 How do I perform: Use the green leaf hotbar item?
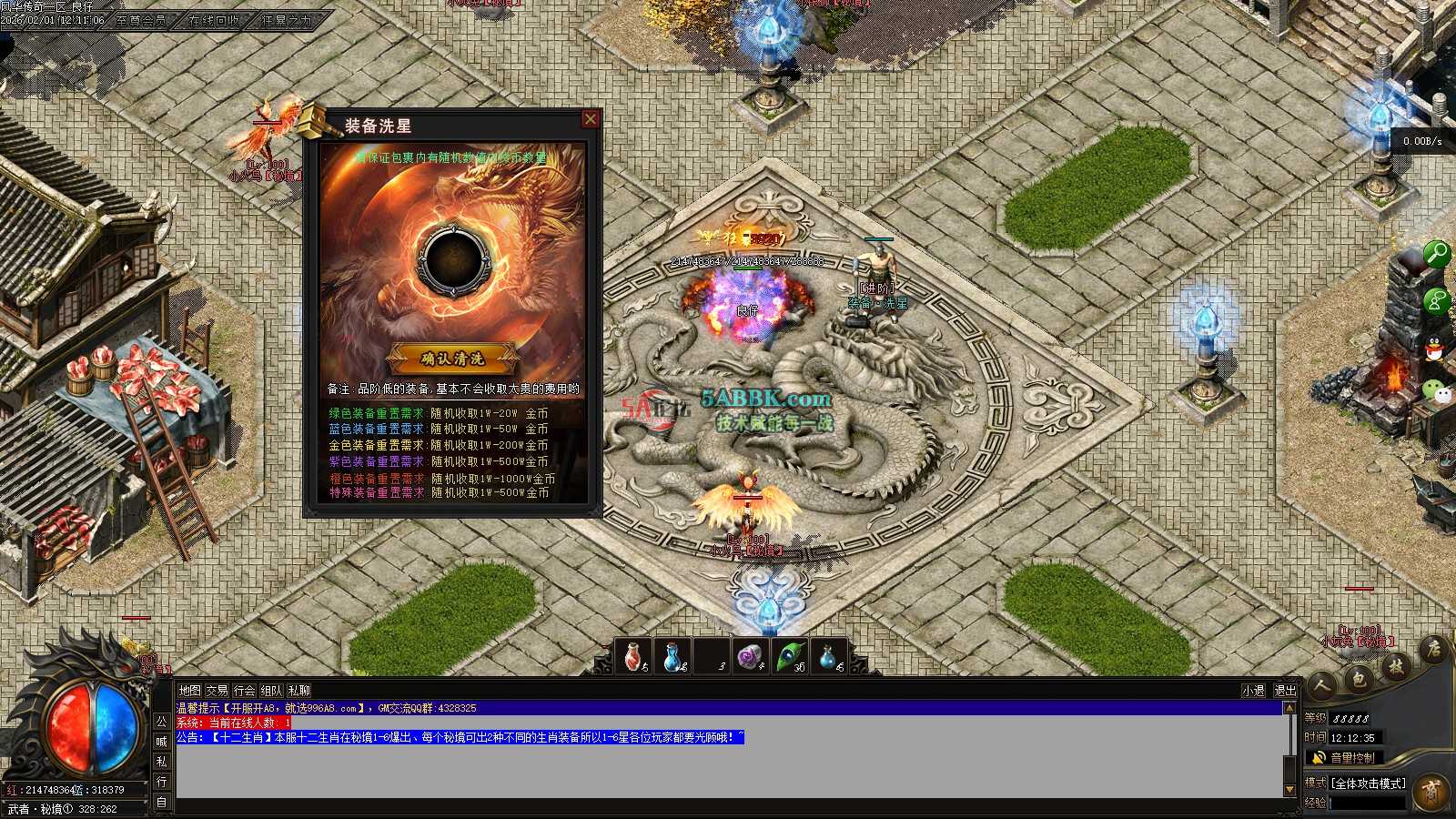click(x=788, y=656)
